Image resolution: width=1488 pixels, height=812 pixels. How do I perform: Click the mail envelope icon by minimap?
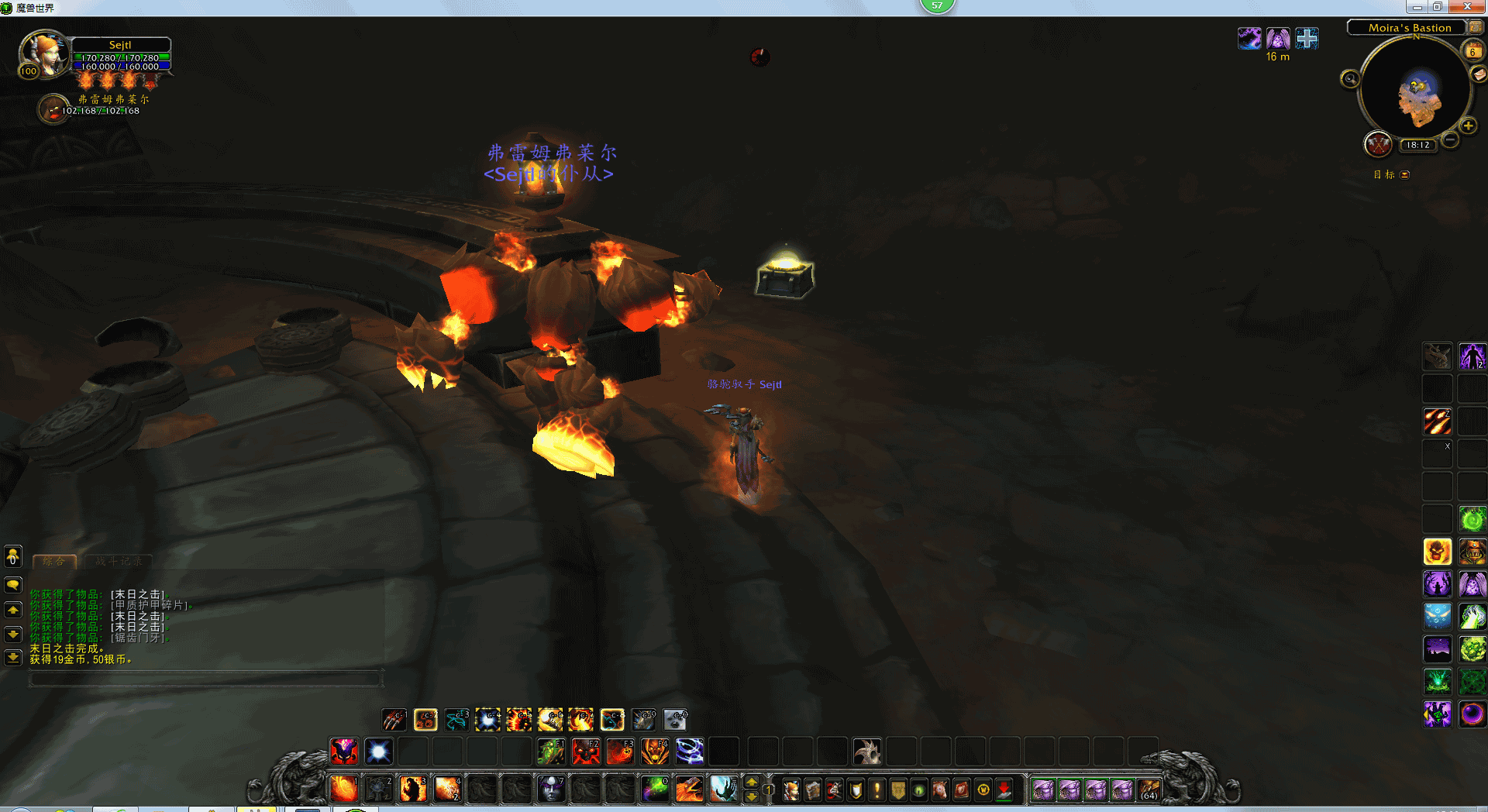click(x=1479, y=74)
